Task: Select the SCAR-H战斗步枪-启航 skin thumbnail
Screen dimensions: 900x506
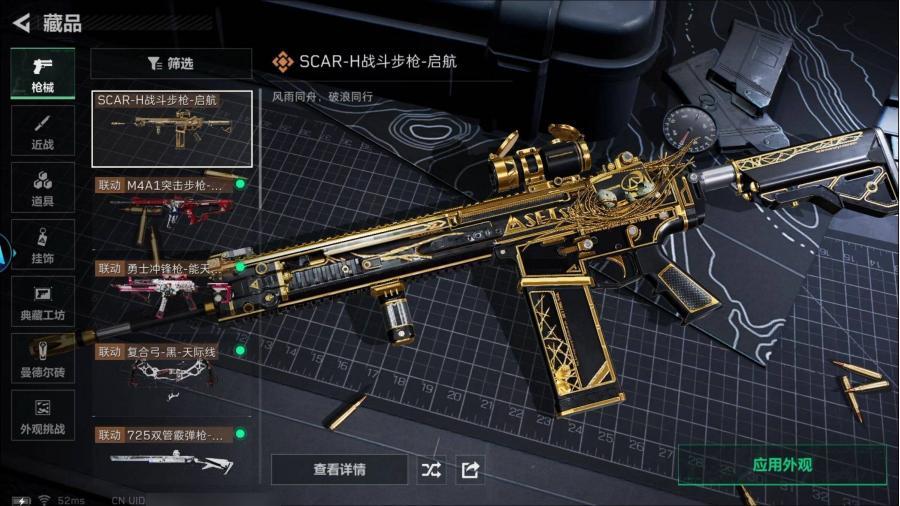Action: (172, 128)
